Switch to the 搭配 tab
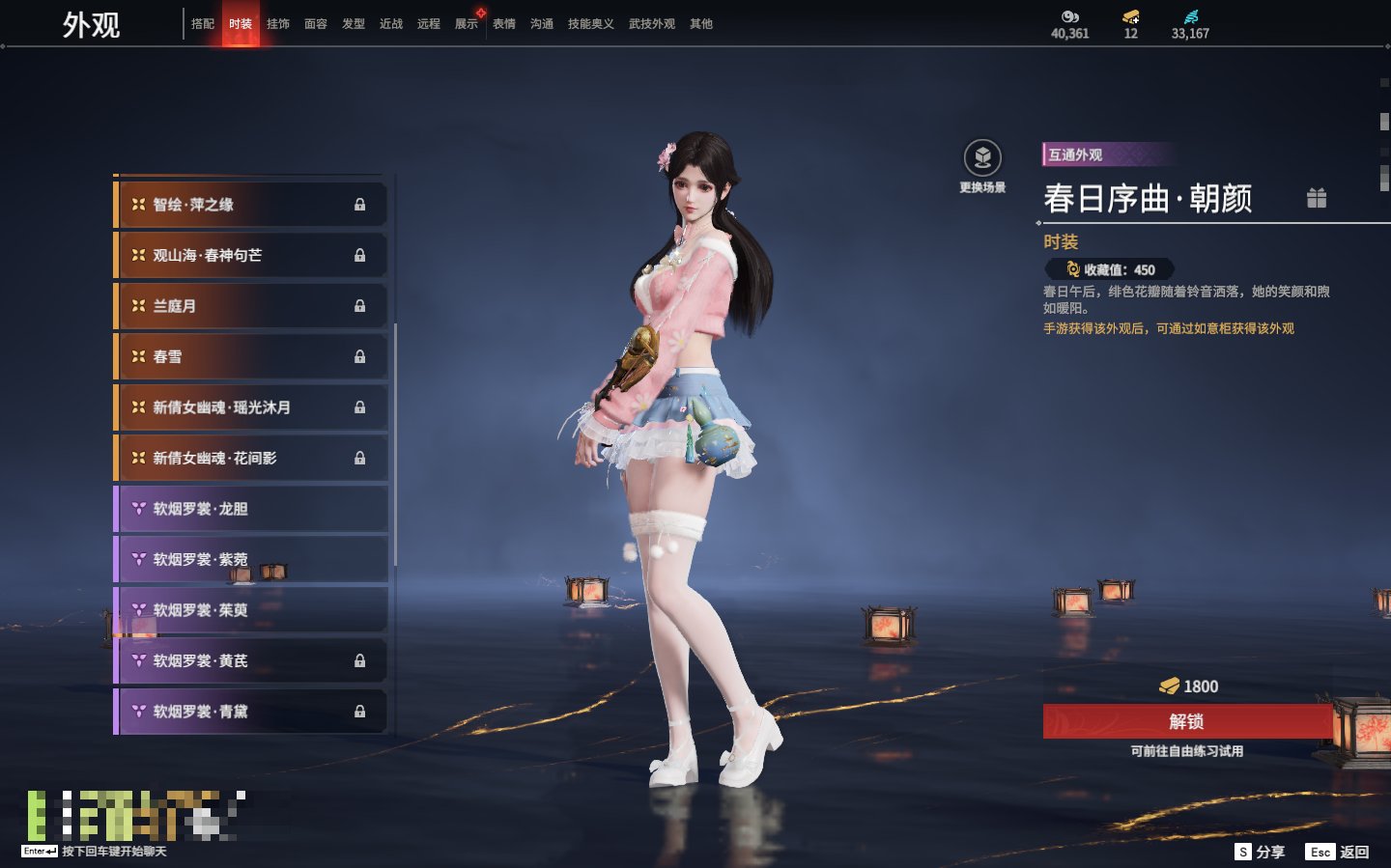This screenshot has width=1391, height=868. (203, 24)
